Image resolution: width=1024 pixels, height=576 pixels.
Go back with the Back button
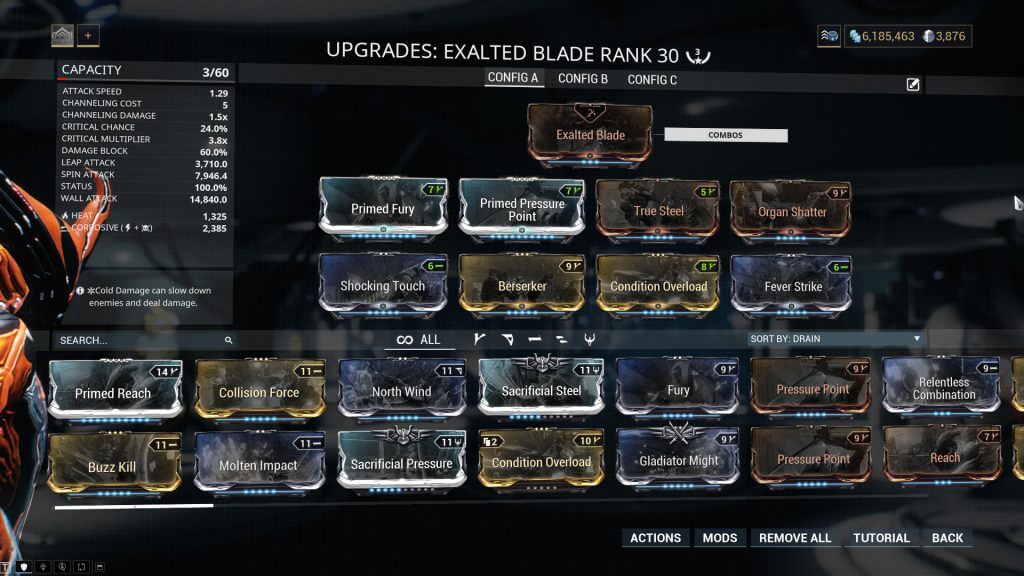click(x=947, y=538)
